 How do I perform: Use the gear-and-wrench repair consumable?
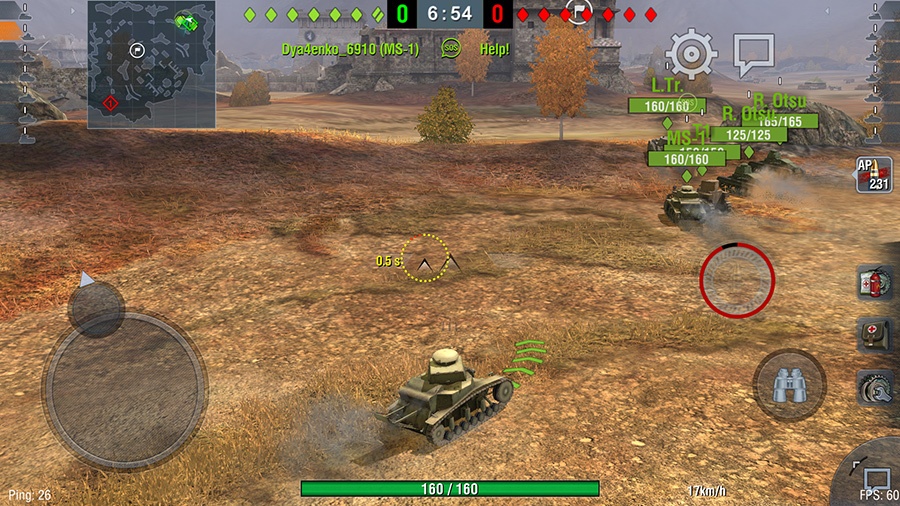(875, 387)
